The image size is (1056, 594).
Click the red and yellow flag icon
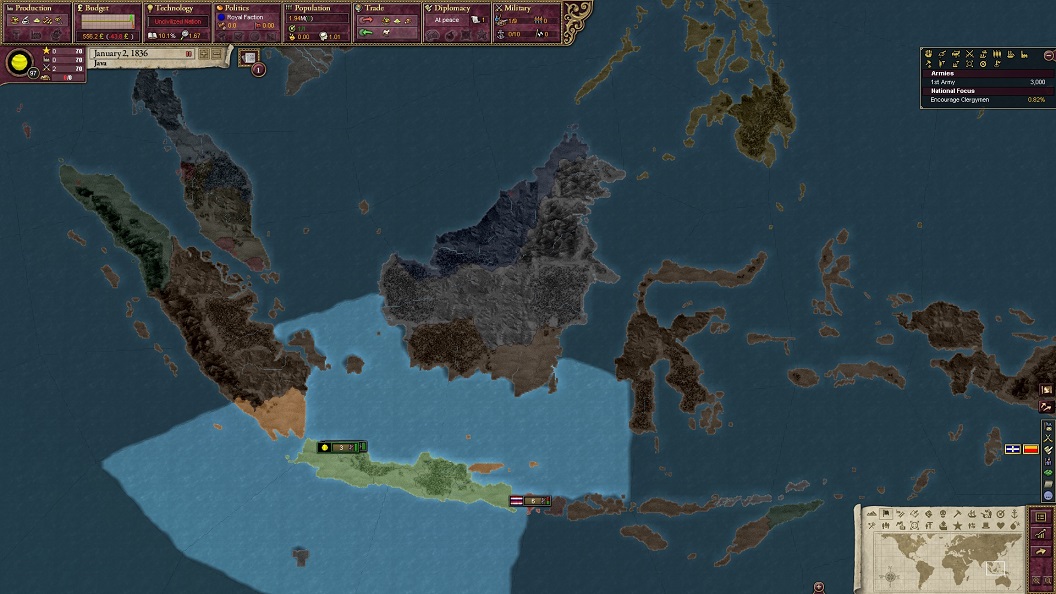pos(1030,449)
